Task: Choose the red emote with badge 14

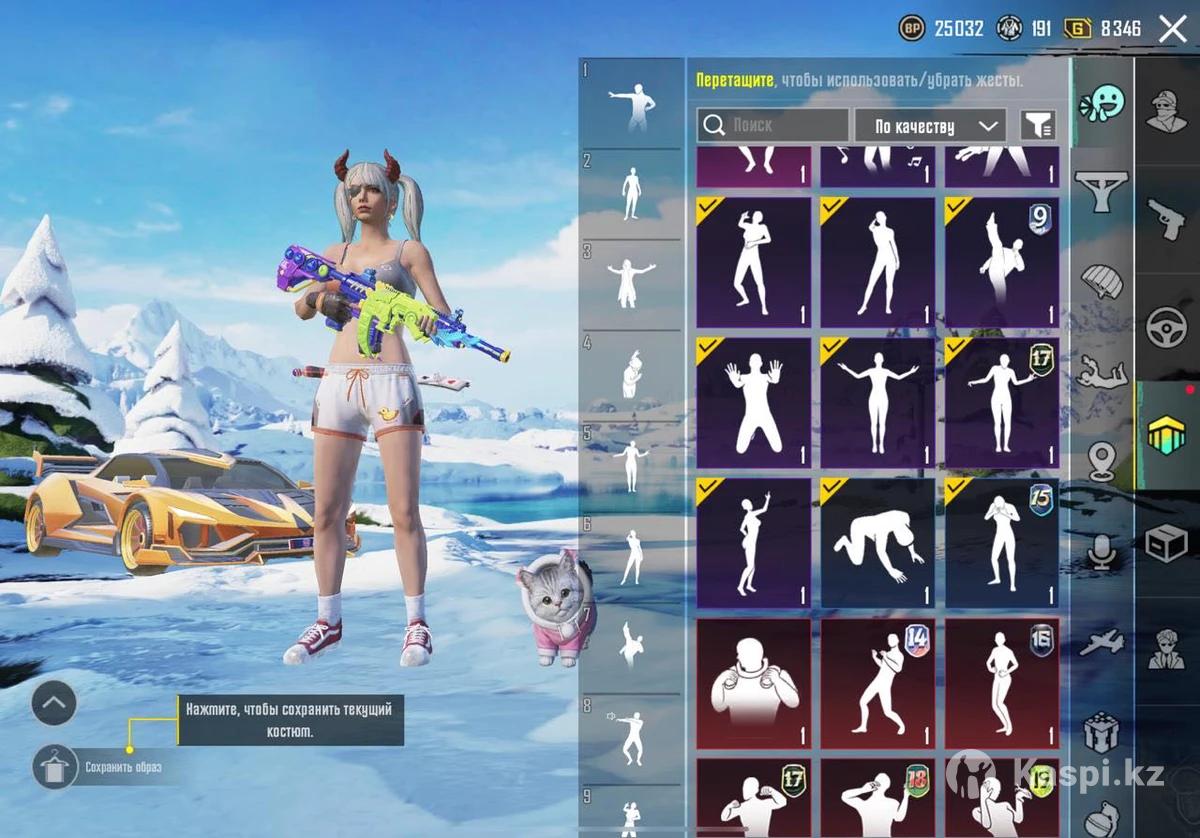Action: click(877, 683)
